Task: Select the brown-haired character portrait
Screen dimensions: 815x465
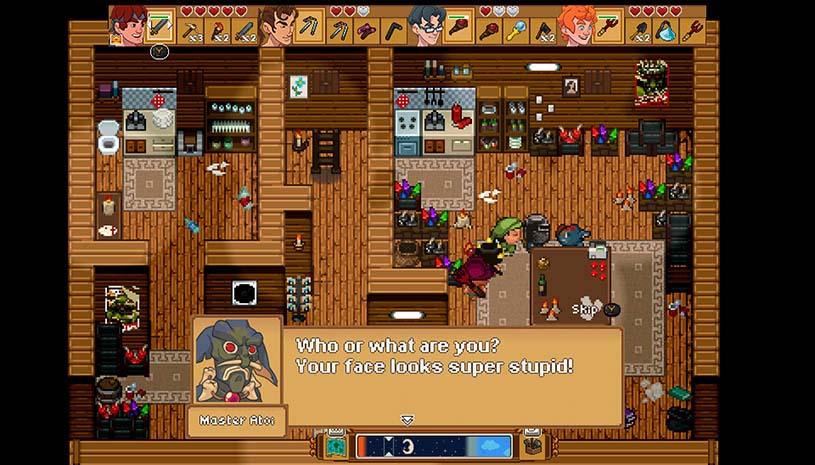Action: tap(277, 25)
